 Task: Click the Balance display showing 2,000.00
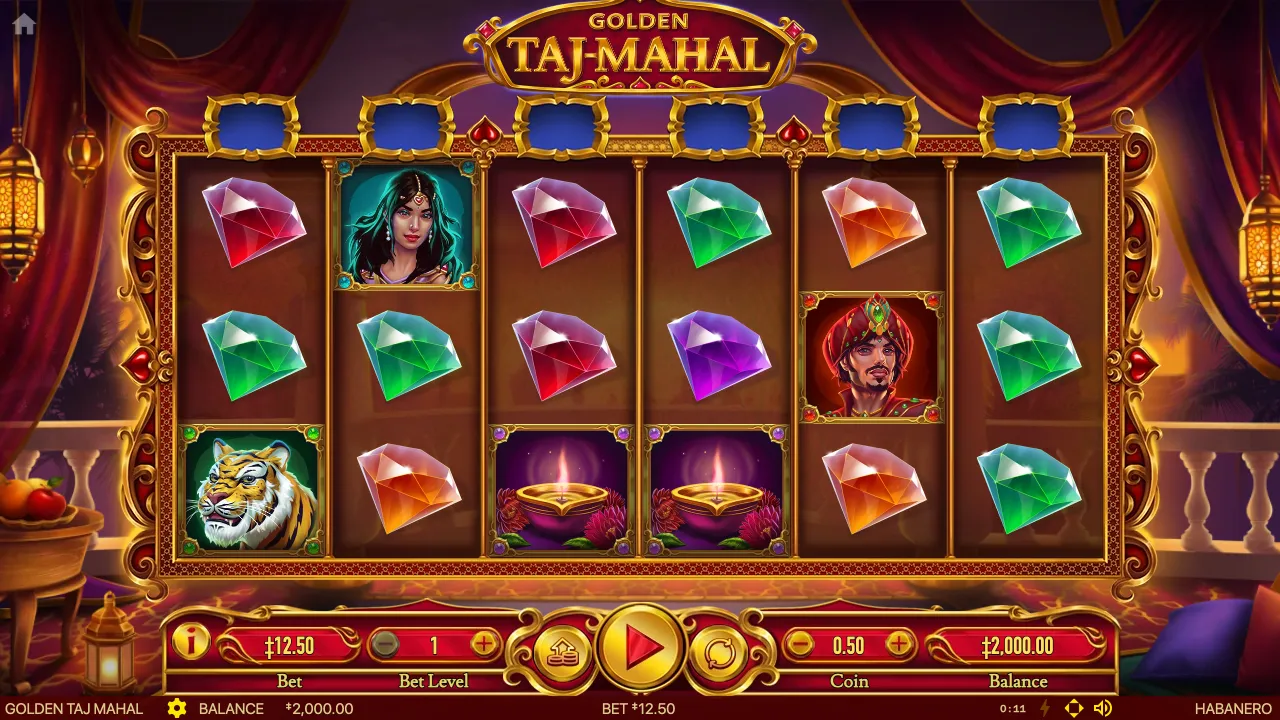tap(1019, 646)
